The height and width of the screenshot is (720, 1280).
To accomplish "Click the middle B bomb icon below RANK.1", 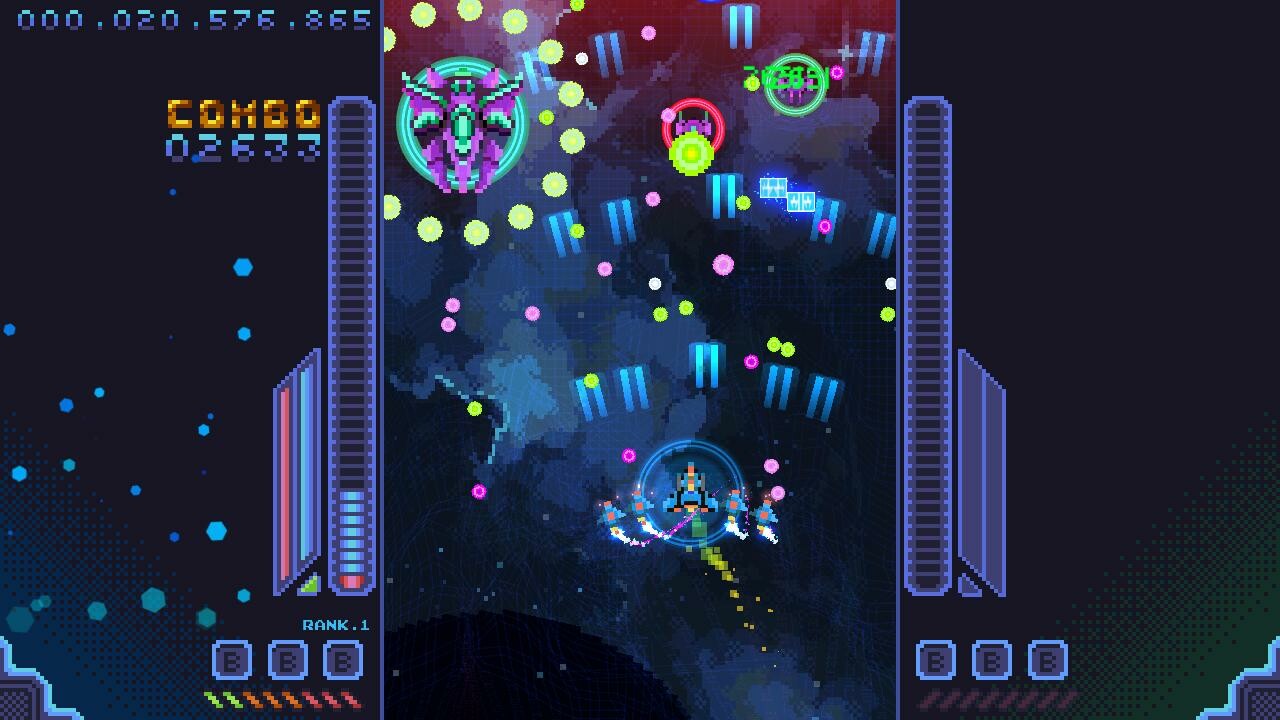I will click(286, 660).
